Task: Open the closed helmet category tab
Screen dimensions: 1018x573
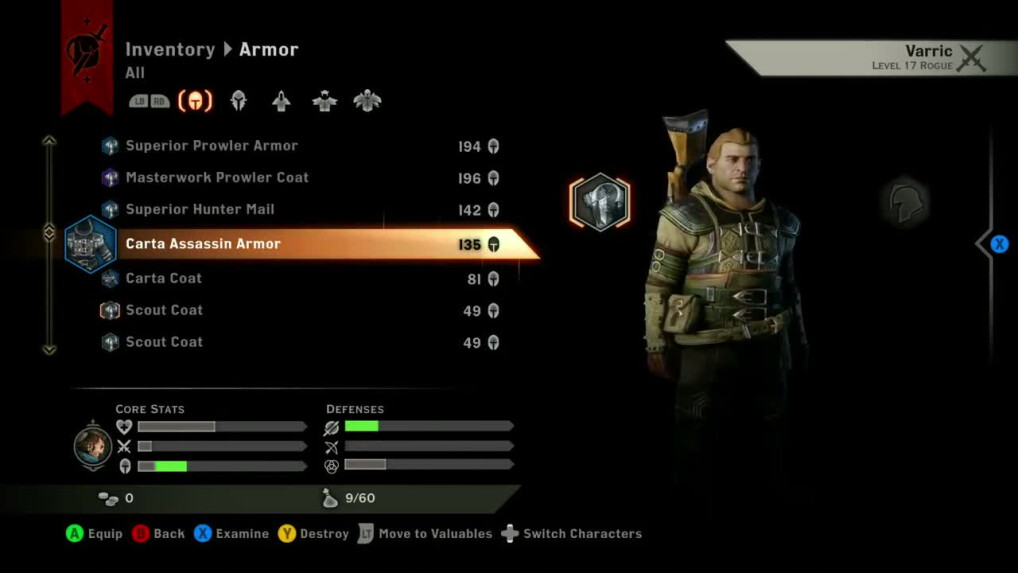Action: pyautogui.click(x=239, y=101)
